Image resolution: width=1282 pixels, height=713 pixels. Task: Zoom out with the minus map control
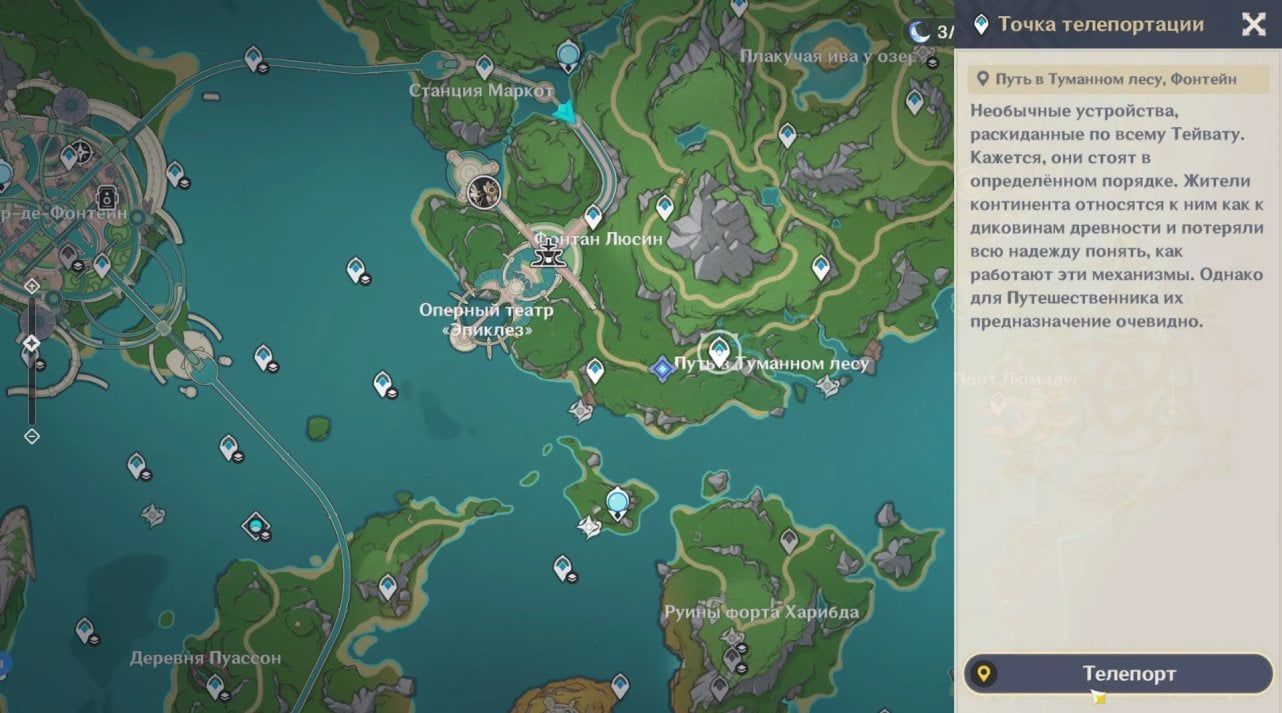pyautogui.click(x=32, y=436)
